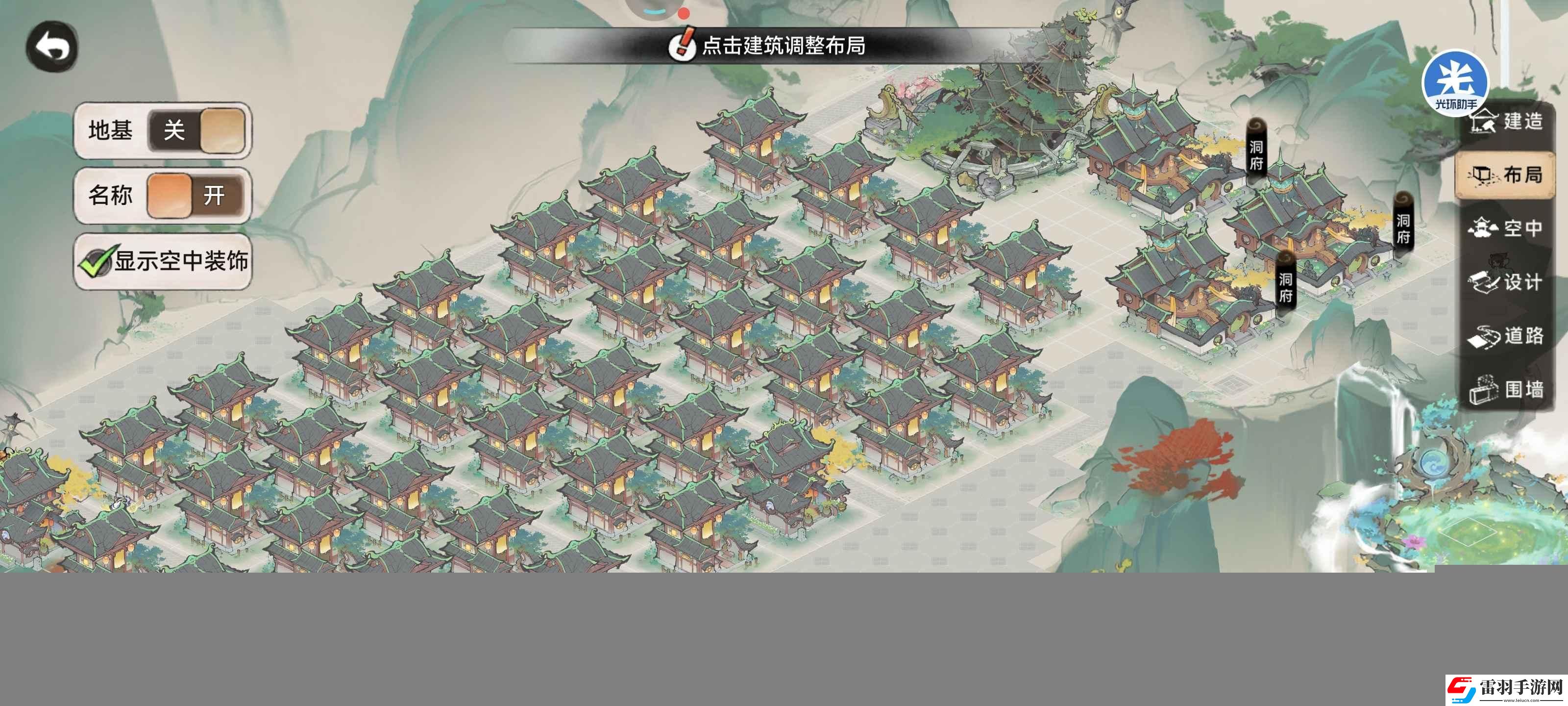Click the back arrow in top-left corner
This screenshot has width=1568, height=706.
[x=52, y=46]
